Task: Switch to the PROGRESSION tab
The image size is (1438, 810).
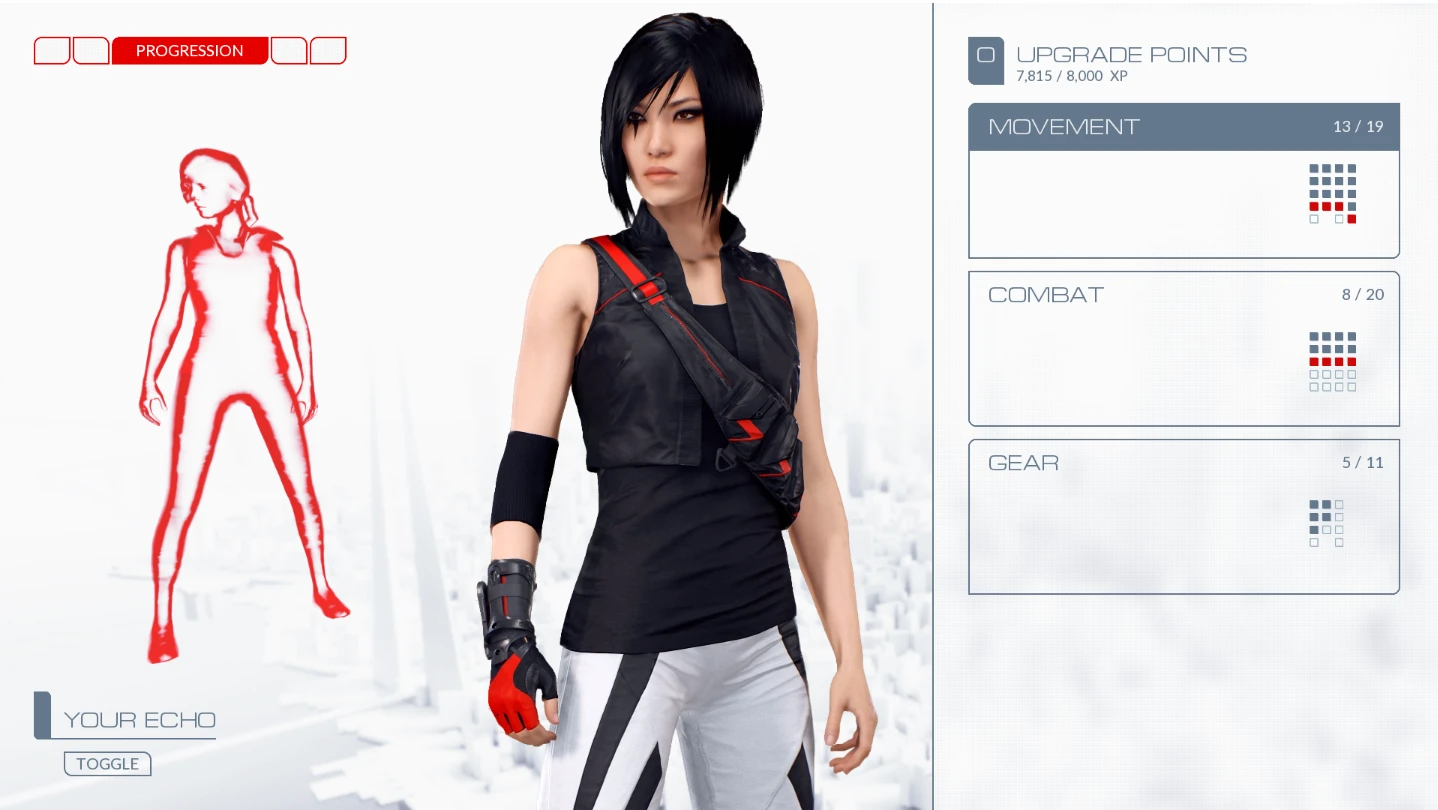Action: click(189, 50)
